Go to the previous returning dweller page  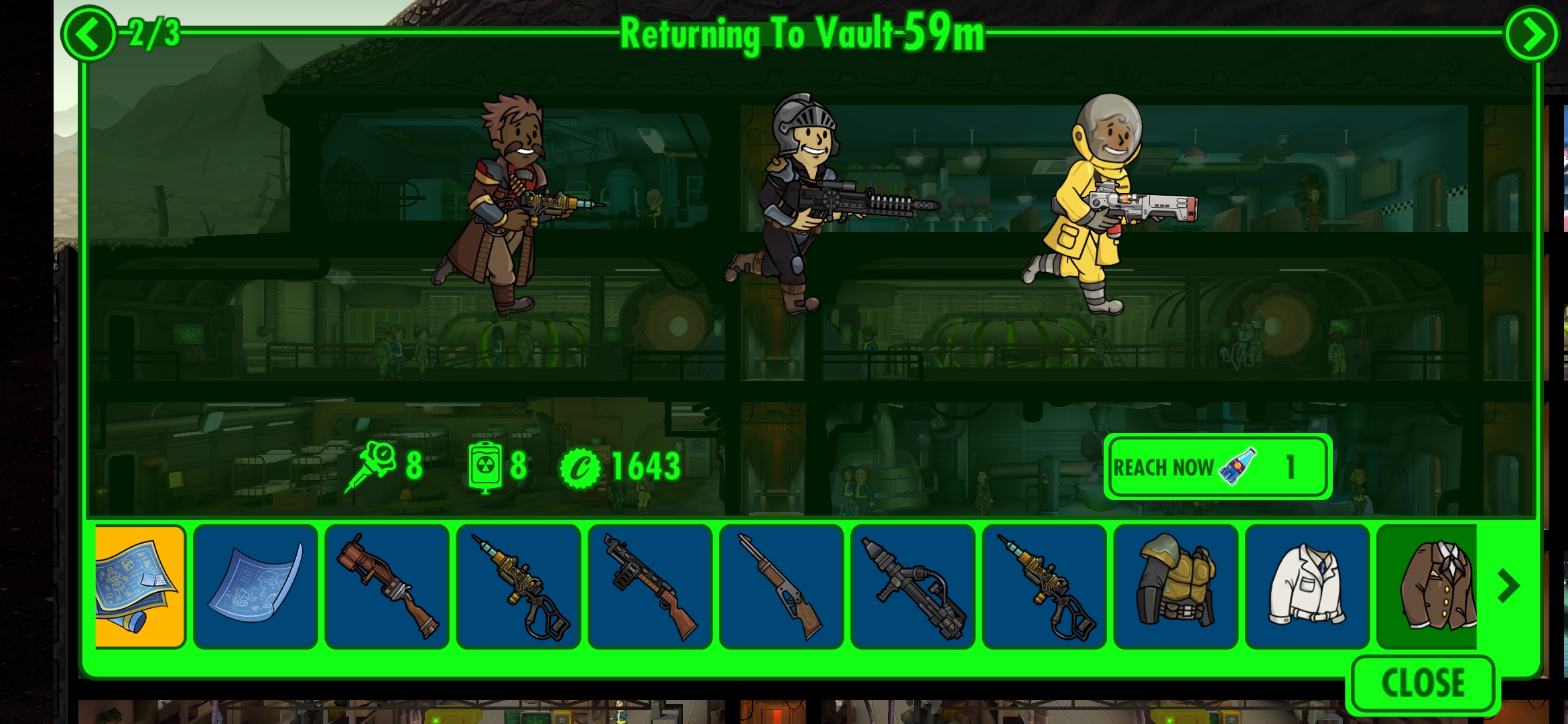pos(89,31)
